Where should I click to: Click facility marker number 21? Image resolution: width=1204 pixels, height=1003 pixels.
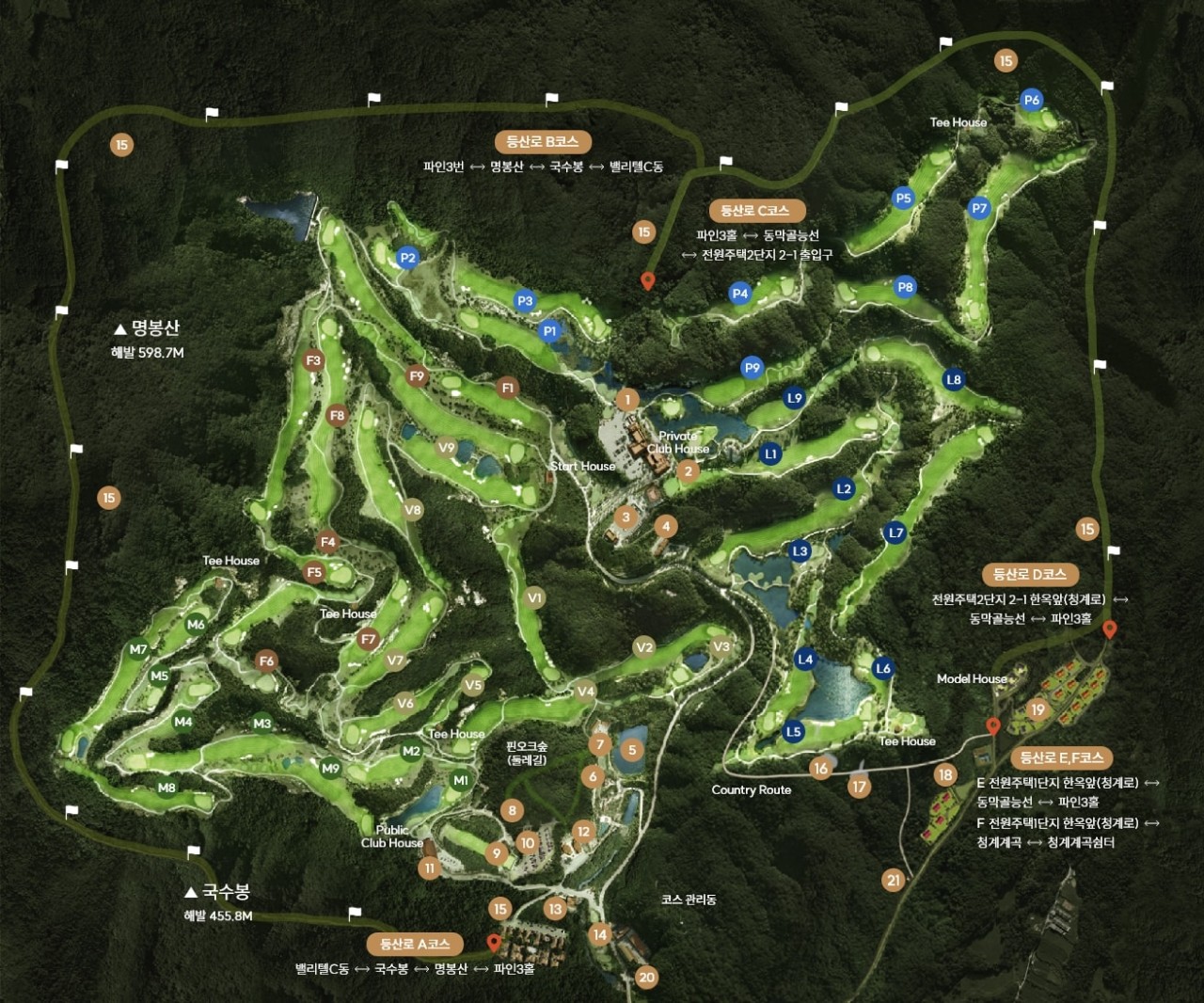(893, 881)
